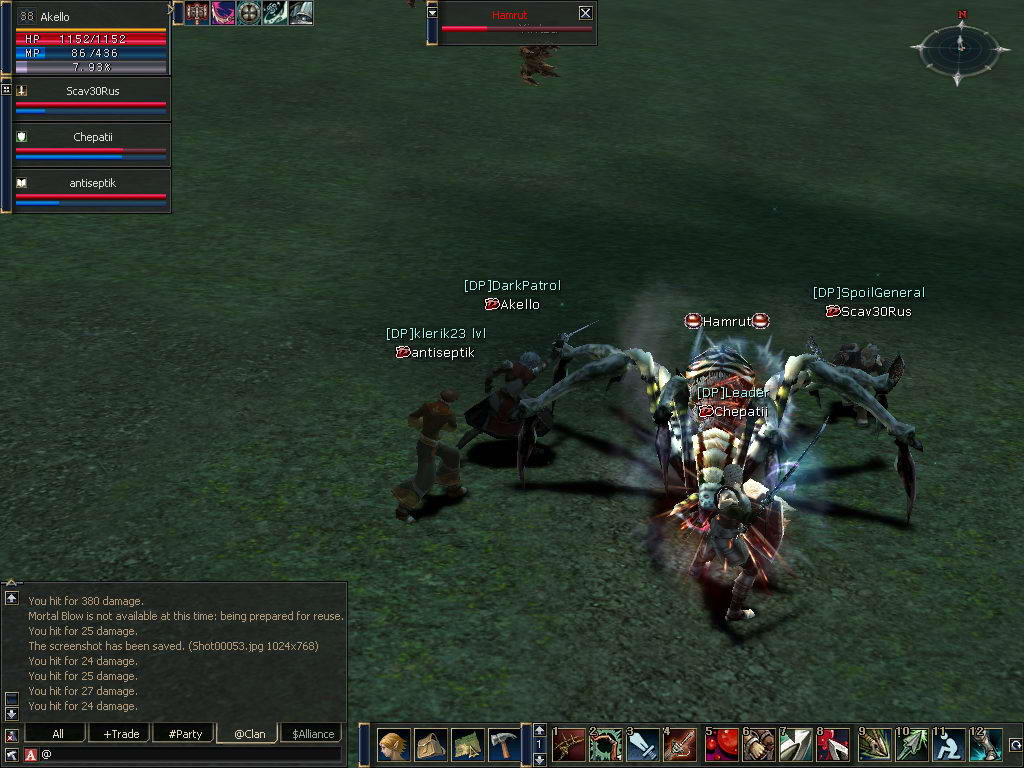Click the hammer icon in the menu bar

[x=504, y=745]
